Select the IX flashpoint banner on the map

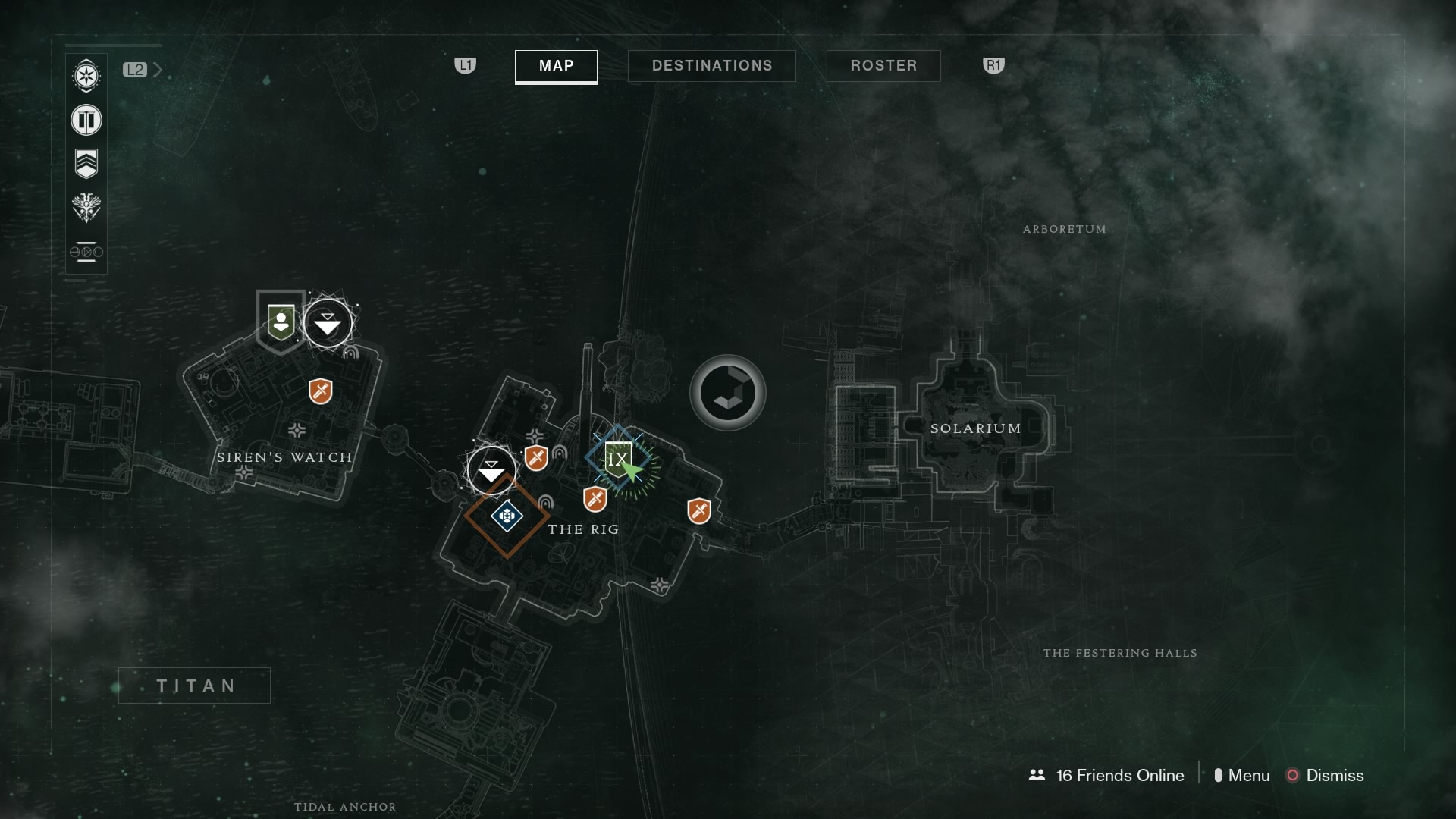pos(619,458)
